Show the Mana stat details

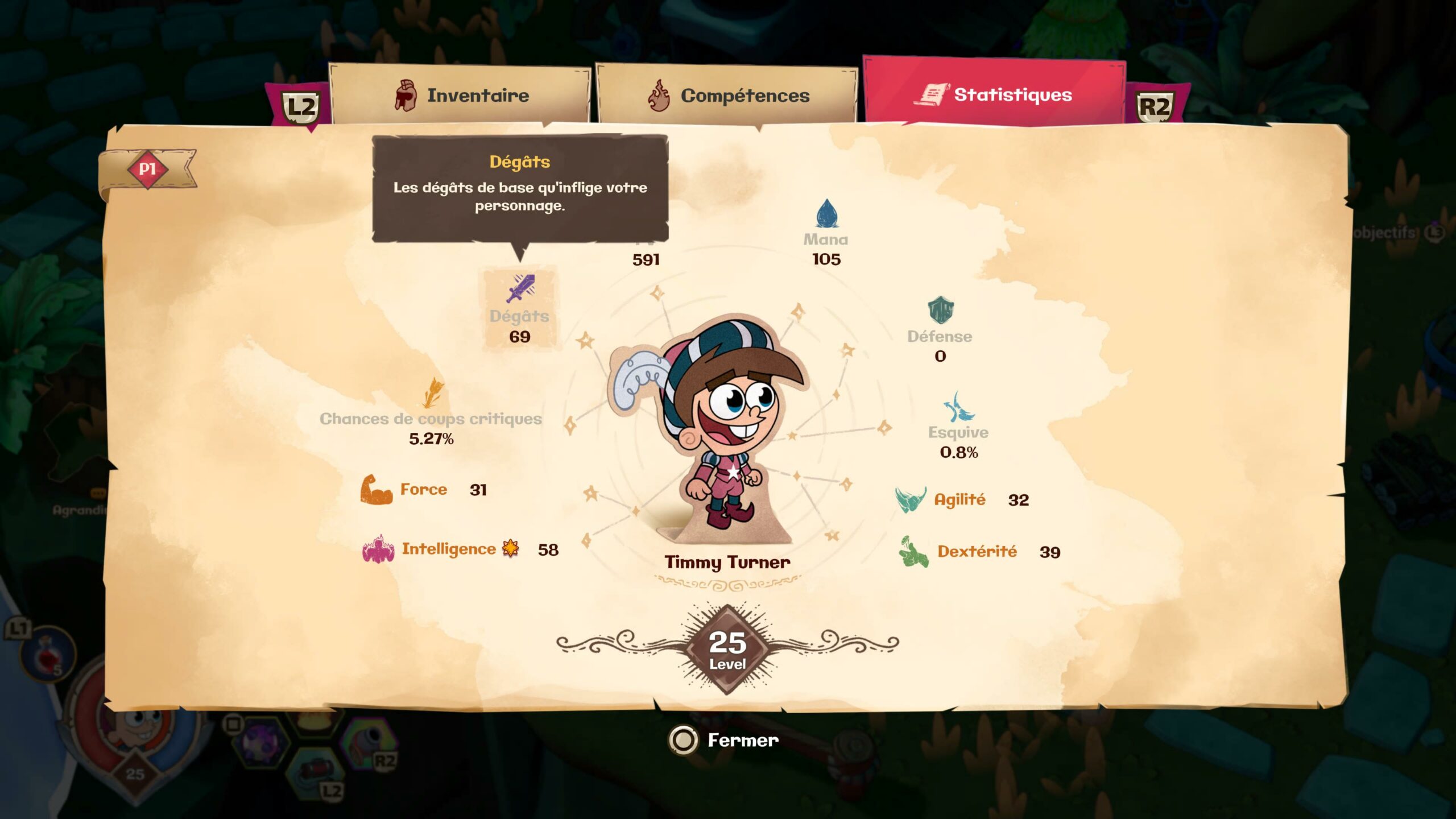coord(826,233)
